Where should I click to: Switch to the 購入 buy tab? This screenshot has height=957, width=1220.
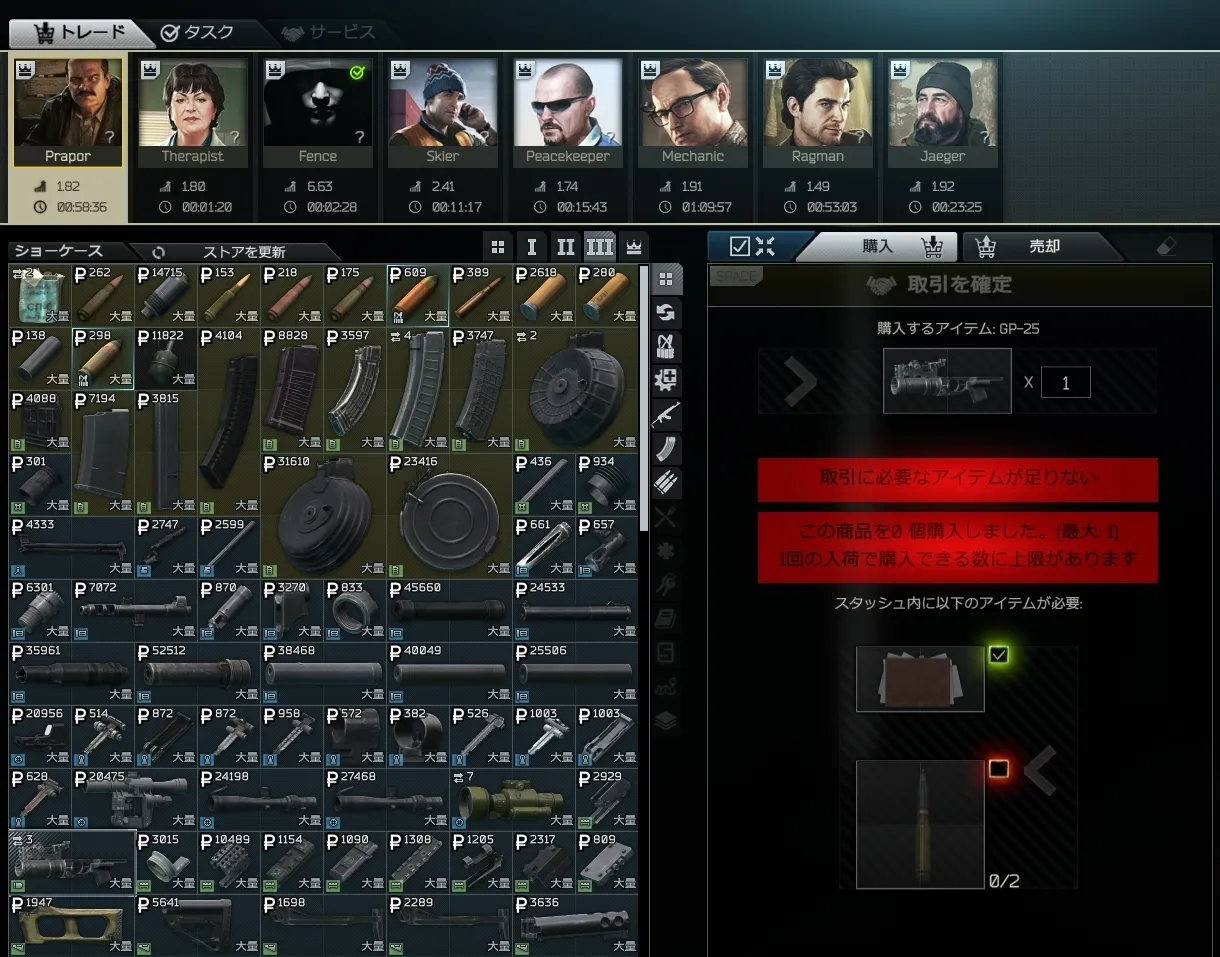(878, 246)
